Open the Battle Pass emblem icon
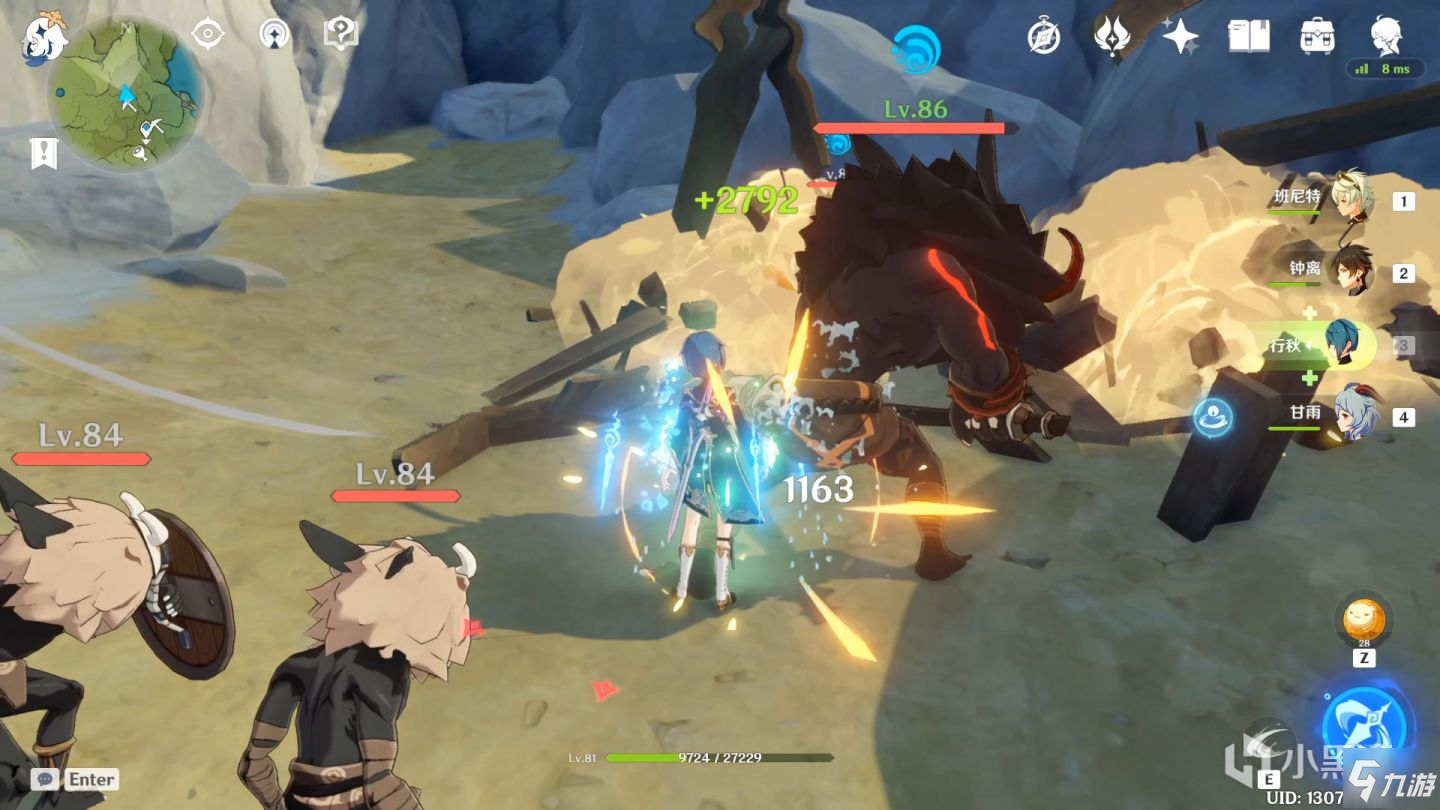The height and width of the screenshot is (810, 1440). (x=1111, y=37)
